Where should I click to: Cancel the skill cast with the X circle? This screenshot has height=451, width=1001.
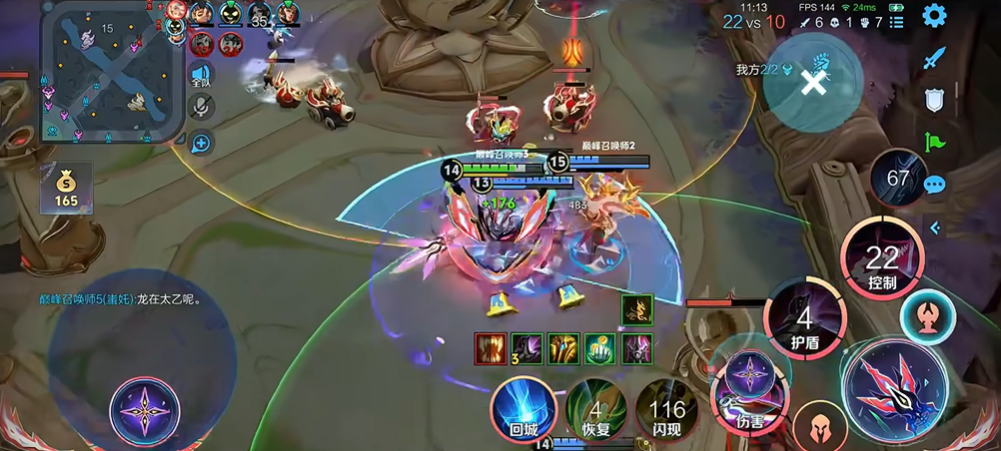[814, 83]
